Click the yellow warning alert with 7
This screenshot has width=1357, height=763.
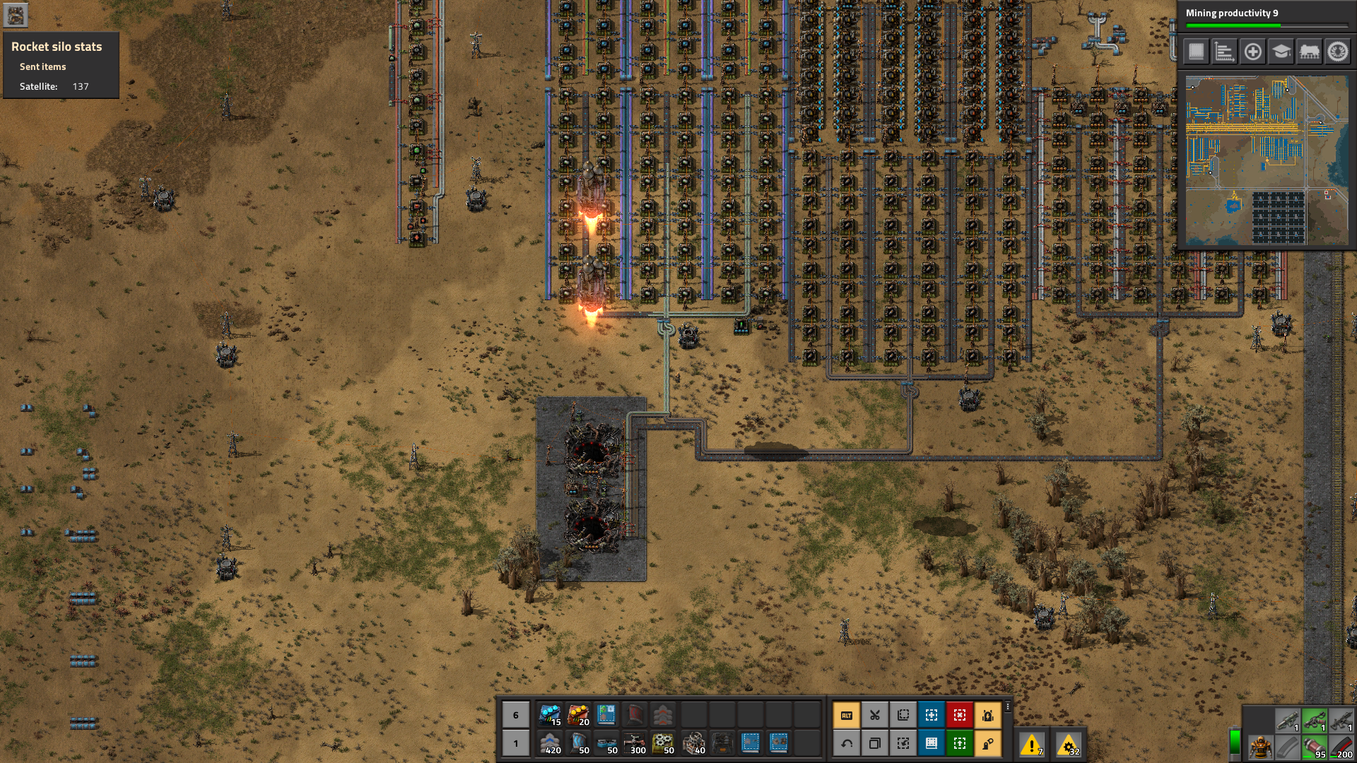click(1032, 745)
